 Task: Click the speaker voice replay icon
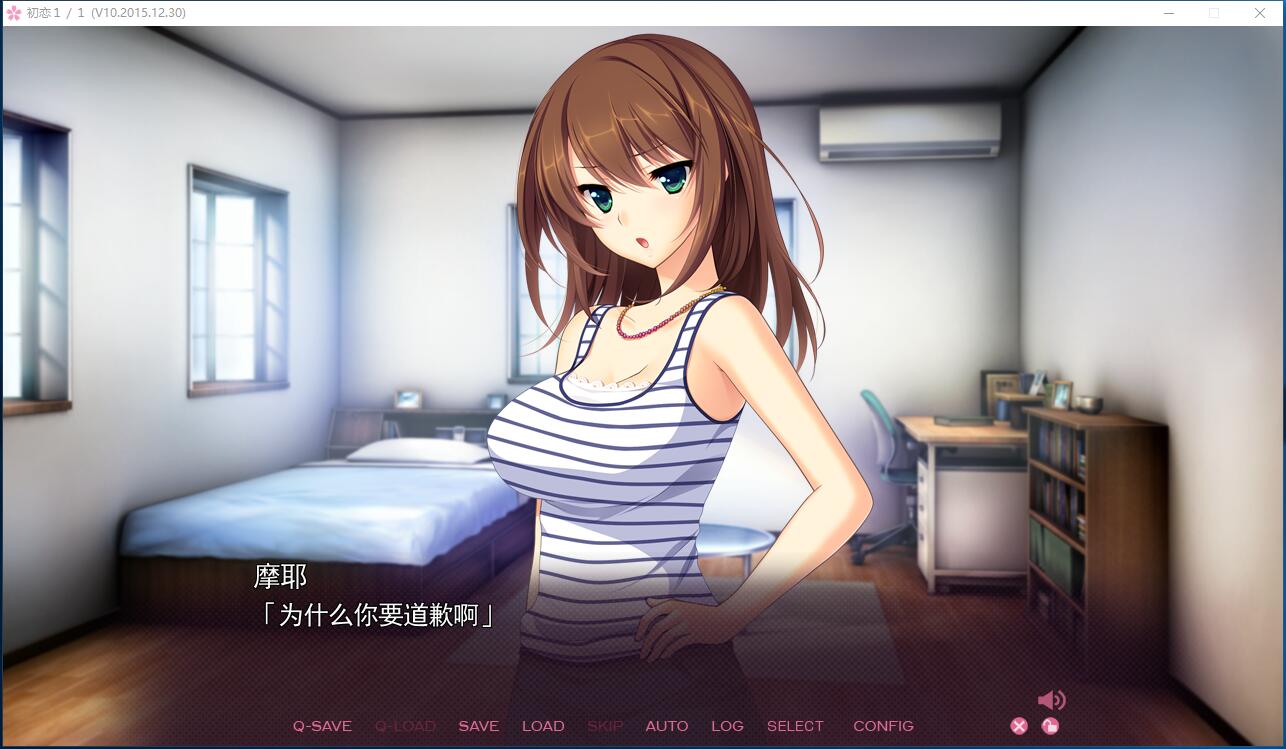(x=1051, y=700)
